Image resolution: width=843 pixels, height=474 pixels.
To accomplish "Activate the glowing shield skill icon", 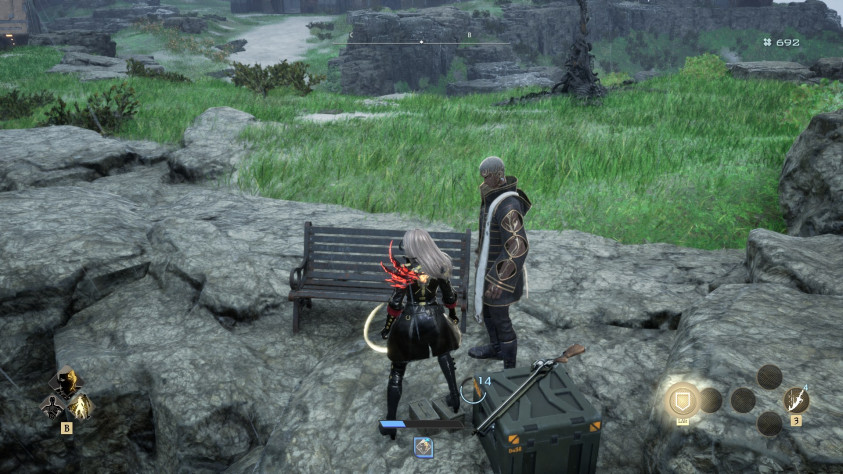I will 684,400.
